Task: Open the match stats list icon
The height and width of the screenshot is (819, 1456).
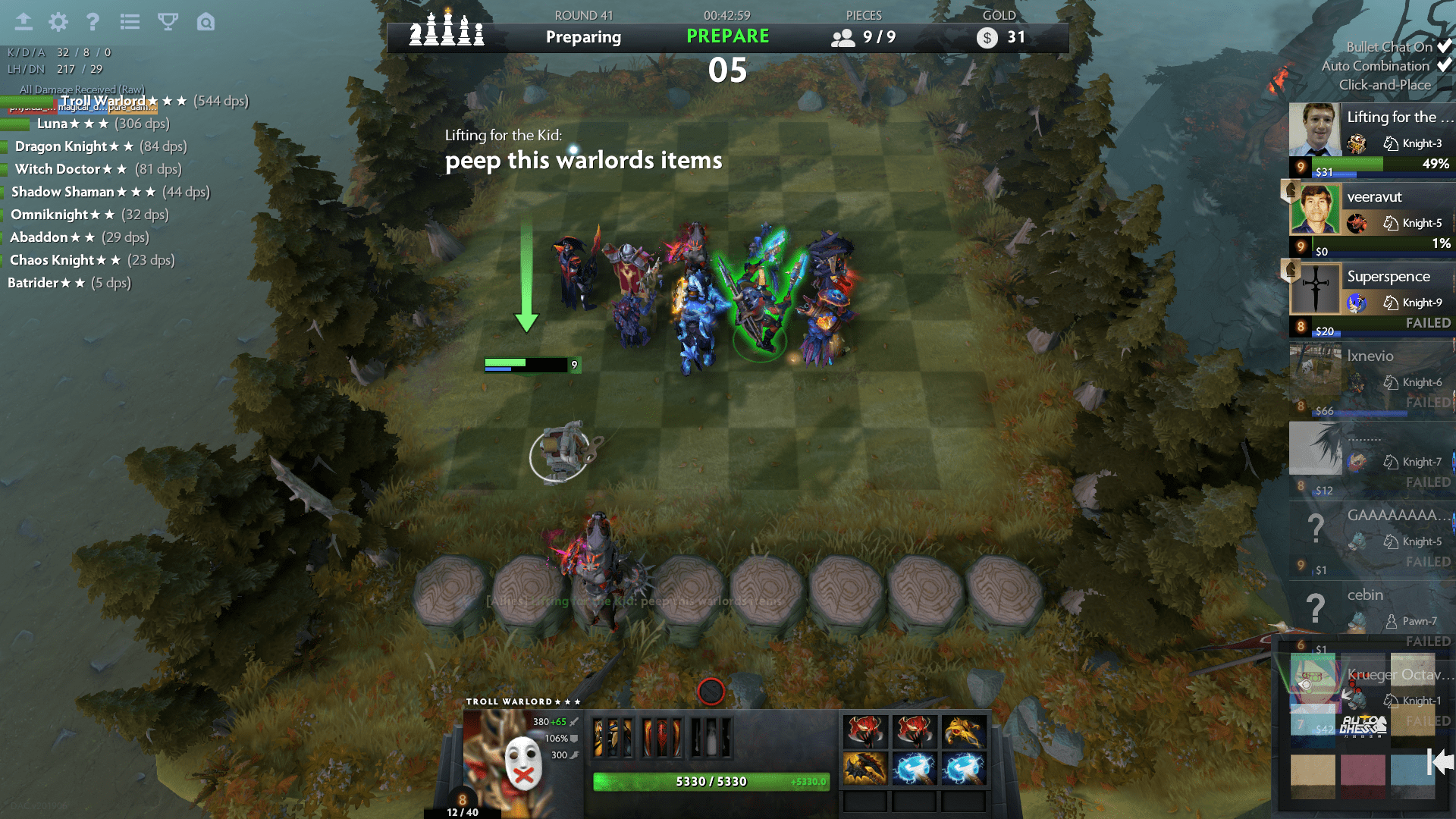Action: click(x=130, y=22)
